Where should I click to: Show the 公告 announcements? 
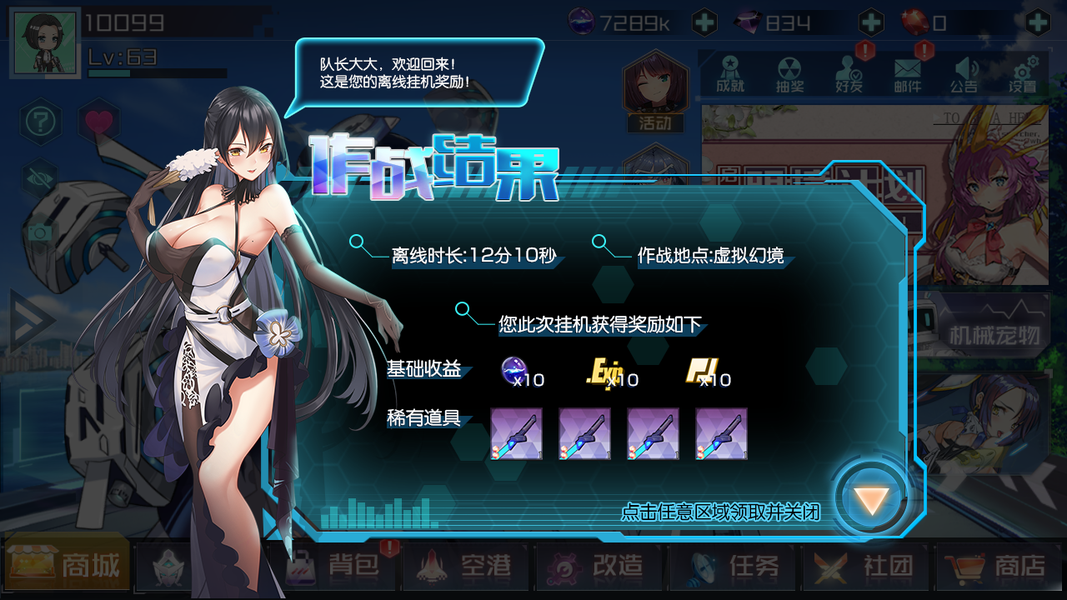coord(964,73)
